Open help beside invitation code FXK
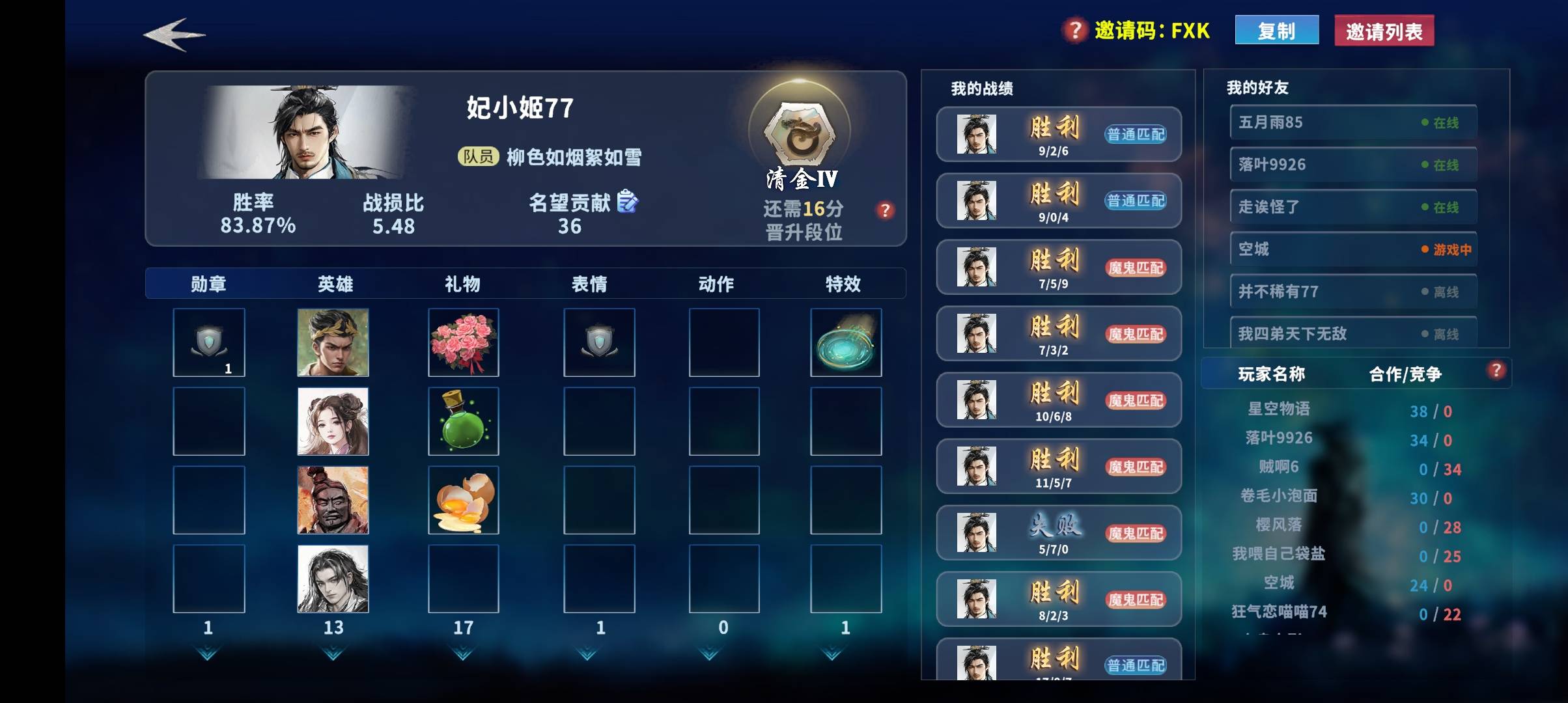 click(1072, 29)
